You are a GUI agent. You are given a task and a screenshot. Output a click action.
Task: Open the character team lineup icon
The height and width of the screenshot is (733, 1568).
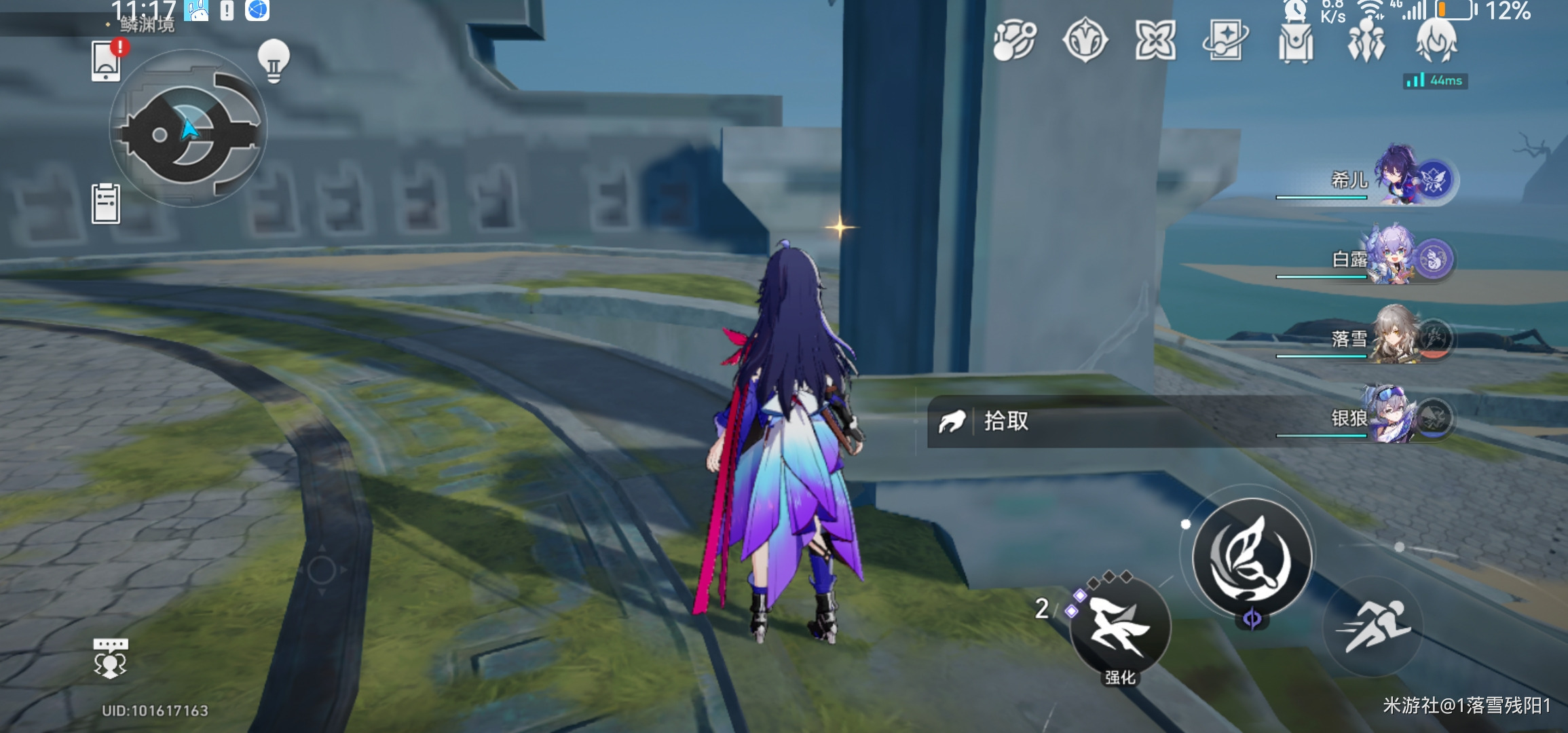(x=1368, y=43)
